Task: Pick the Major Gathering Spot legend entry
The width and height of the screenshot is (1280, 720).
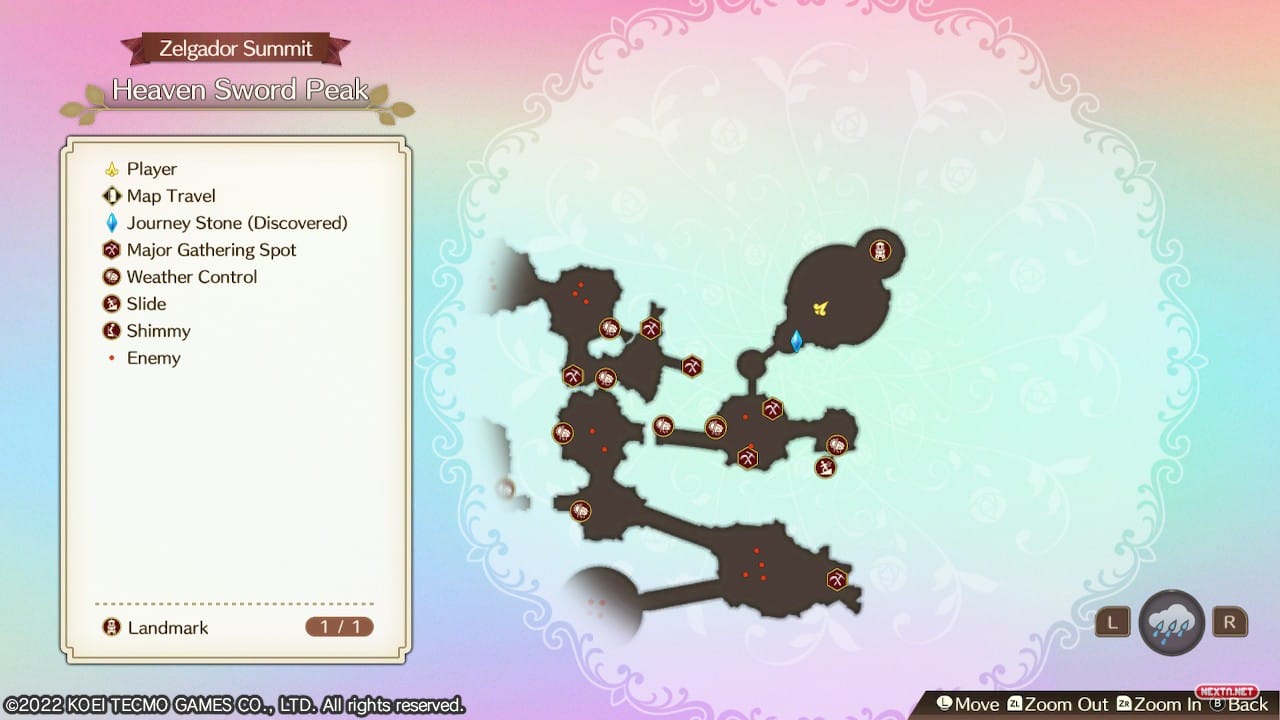Action: (x=211, y=250)
